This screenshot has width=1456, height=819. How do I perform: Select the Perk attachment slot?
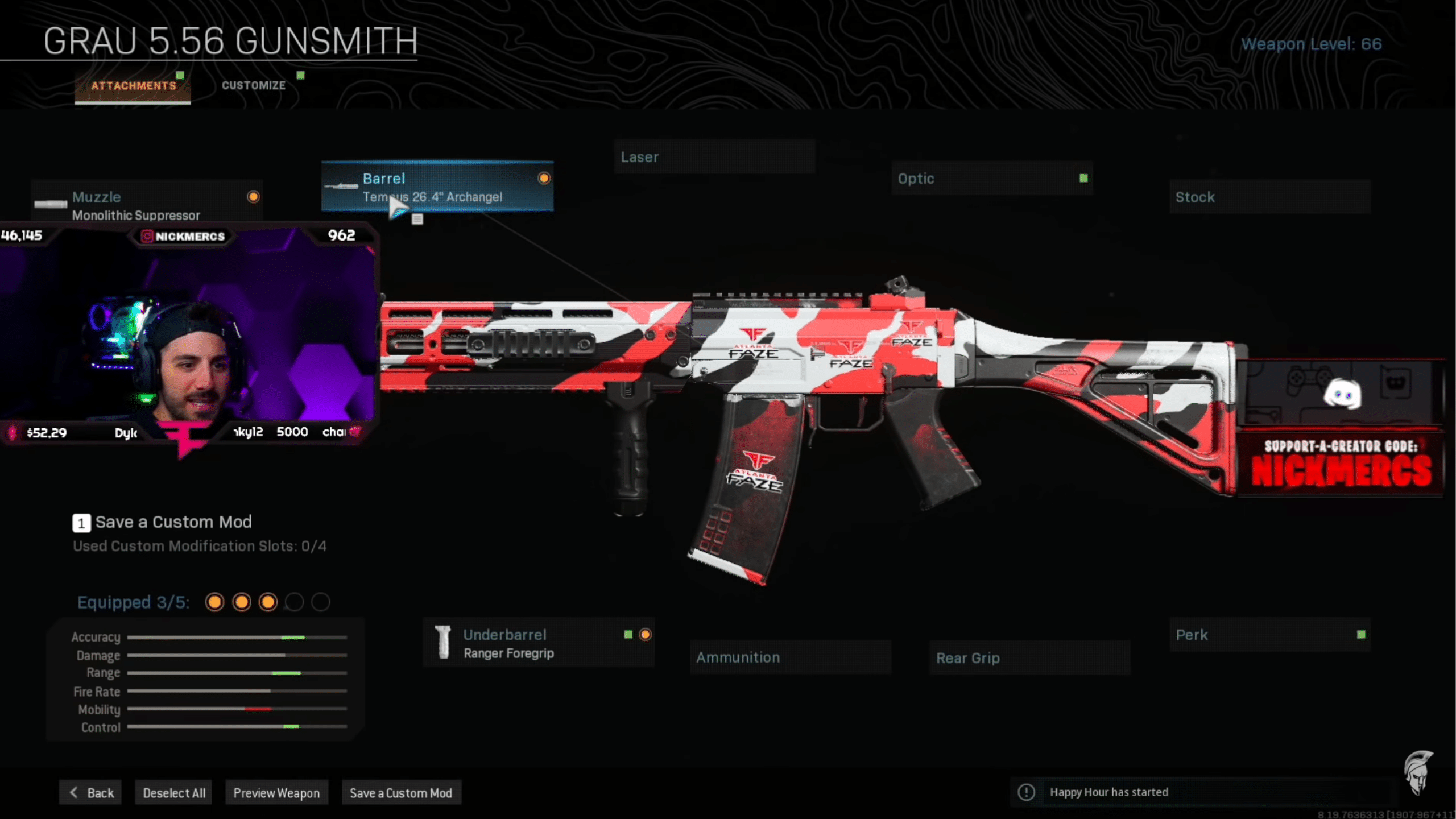[x=1269, y=635]
